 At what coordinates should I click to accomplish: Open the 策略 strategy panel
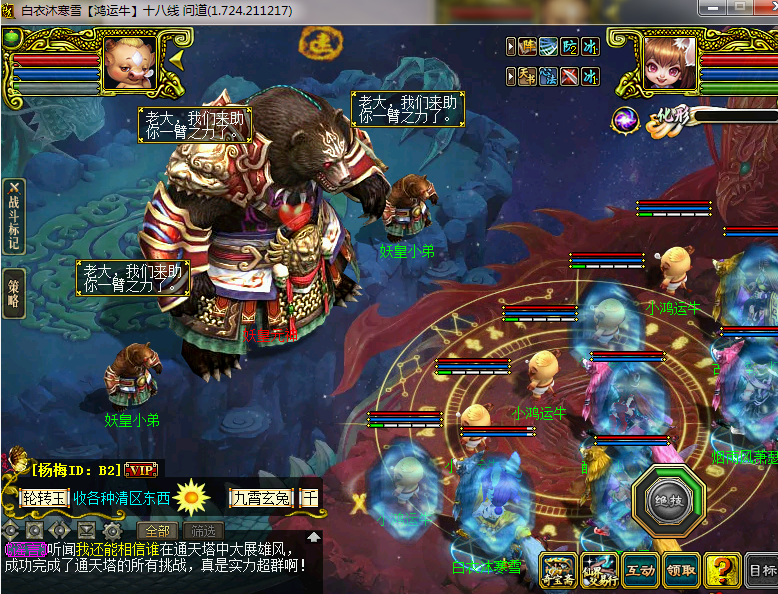point(14,292)
